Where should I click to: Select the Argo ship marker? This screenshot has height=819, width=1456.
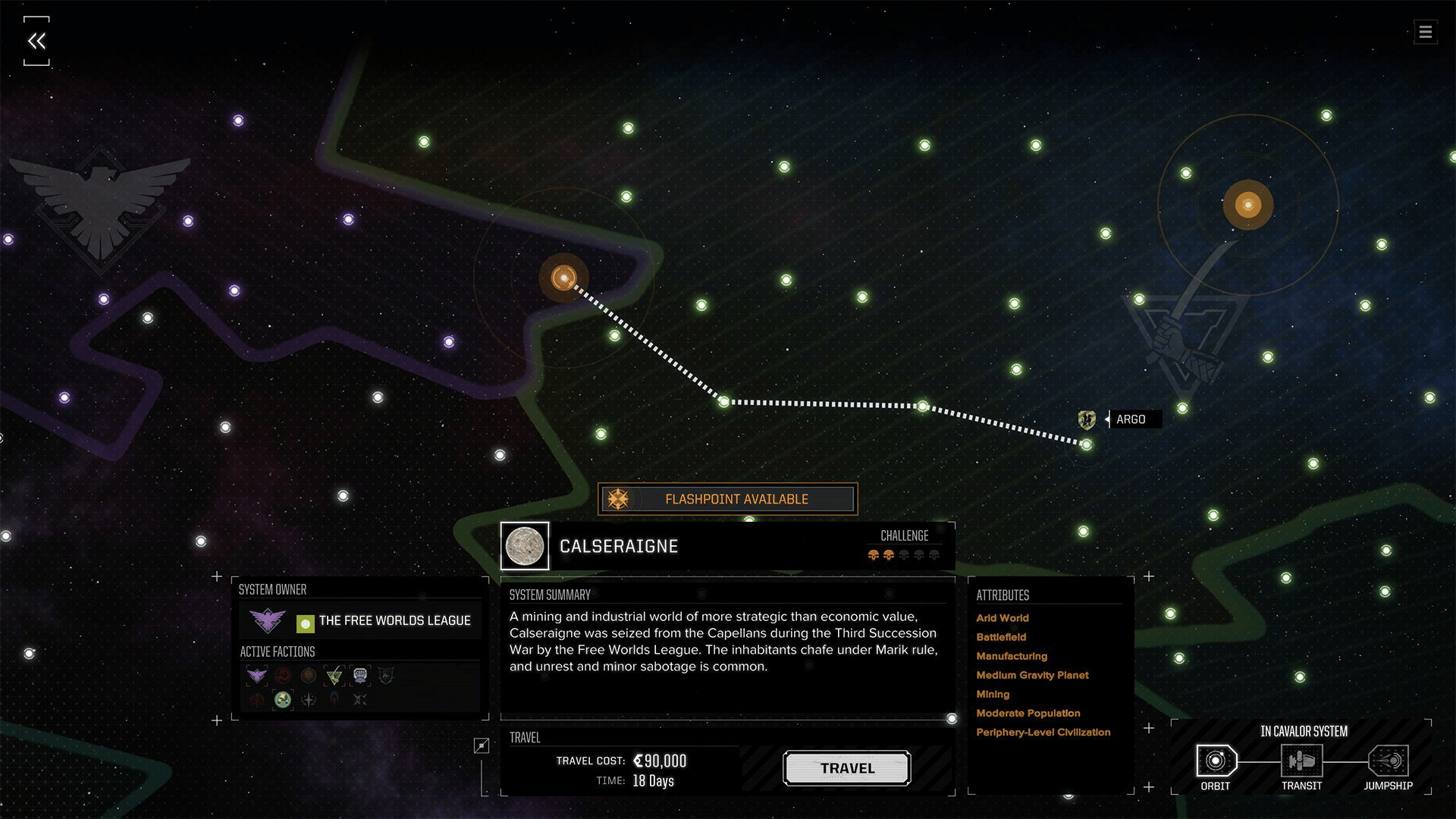(x=1087, y=419)
